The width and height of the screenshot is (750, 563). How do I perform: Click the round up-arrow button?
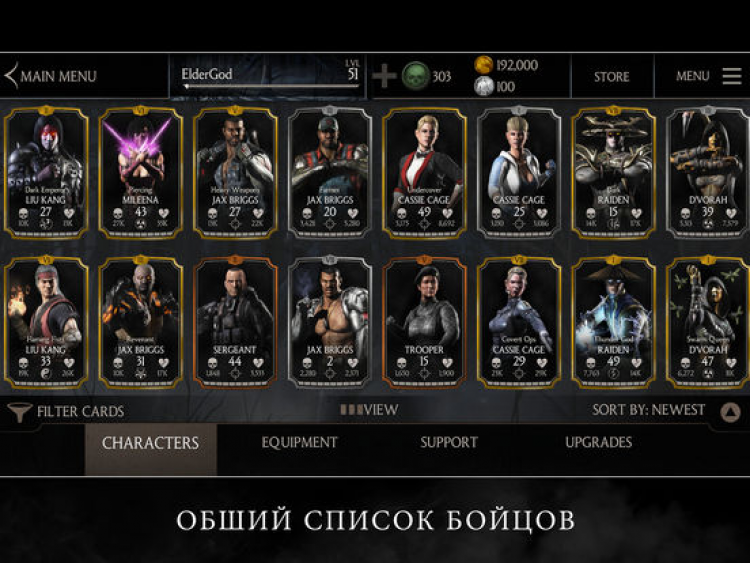click(730, 412)
